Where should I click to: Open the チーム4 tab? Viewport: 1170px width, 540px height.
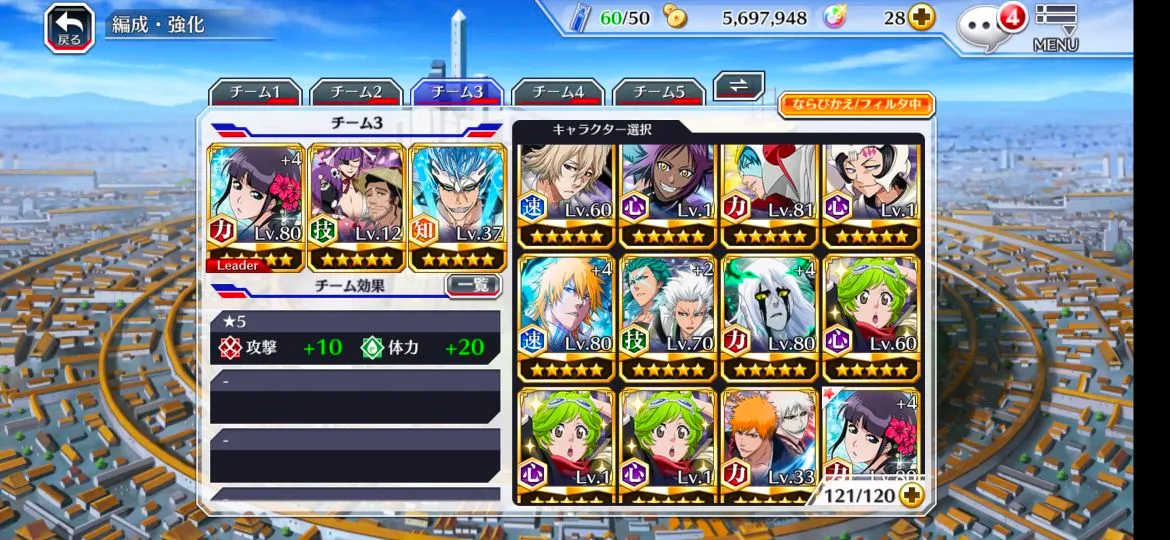click(x=557, y=92)
